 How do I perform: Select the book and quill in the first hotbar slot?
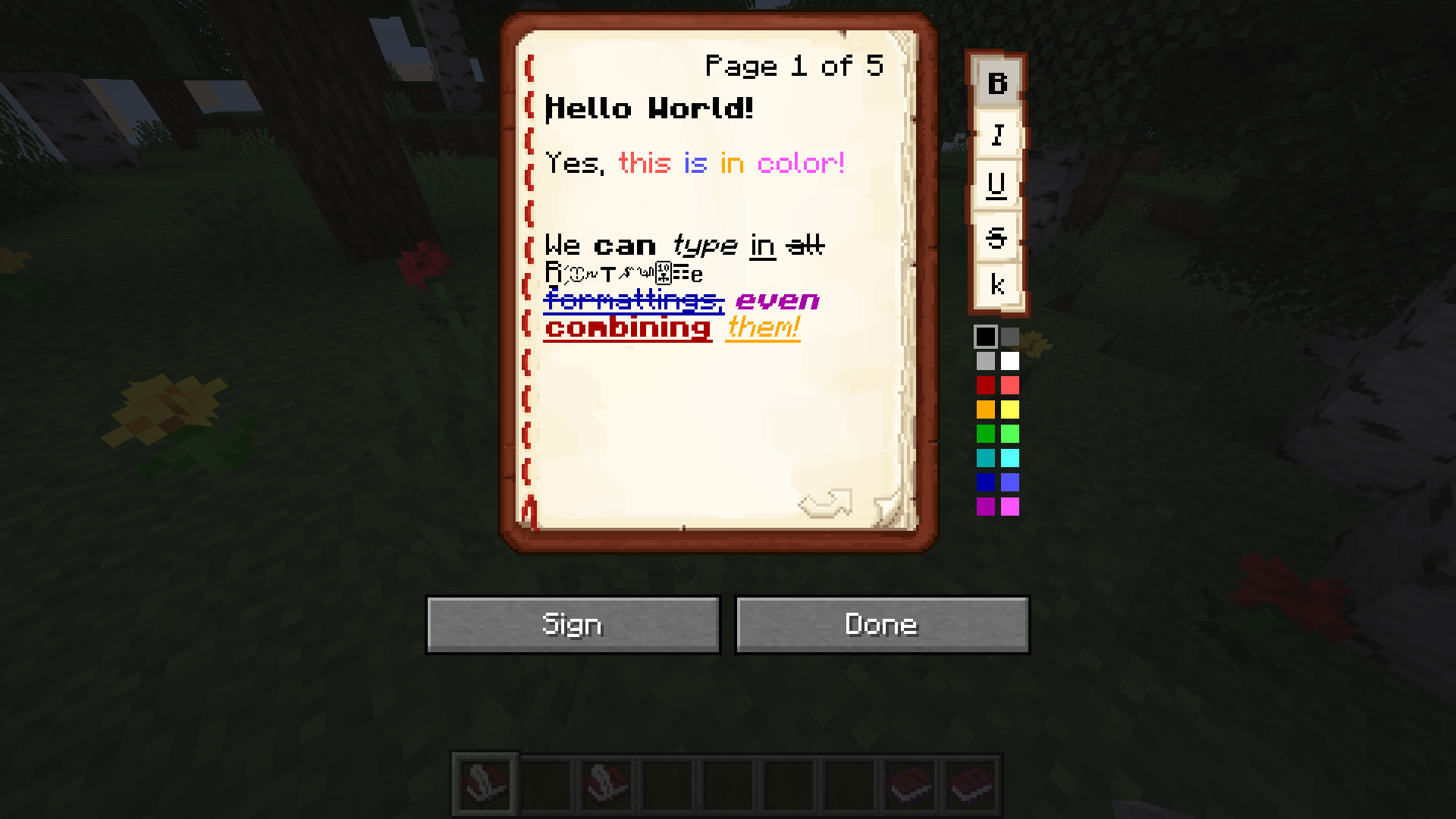tap(485, 783)
